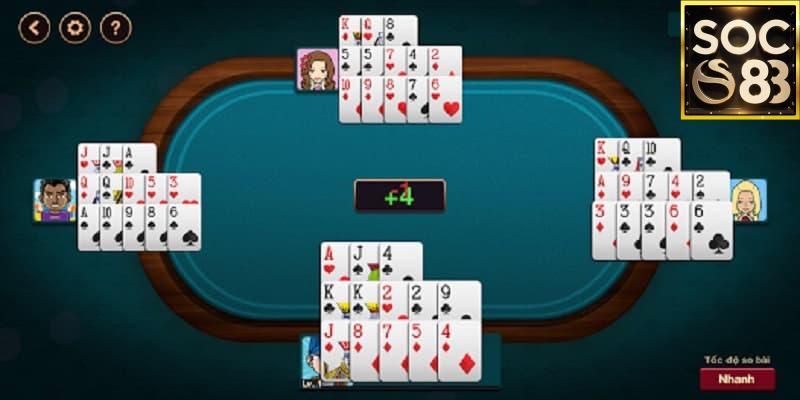800x400 pixels.
Task: Pick the Jack of spades card
Action: (360, 260)
